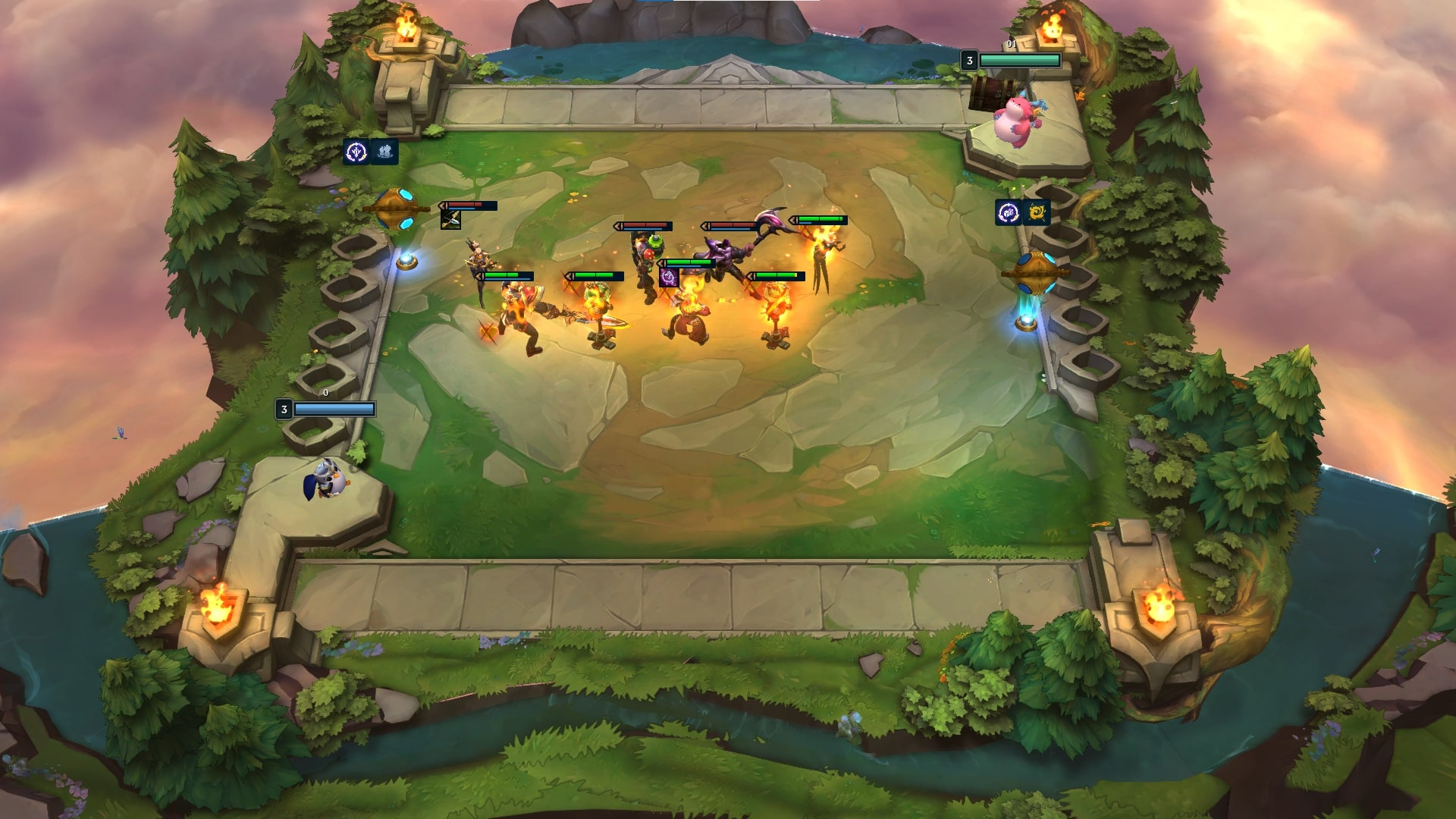The height and width of the screenshot is (819, 1456).
Task: Inspect the recurve bow item icon
Action: click(x=450, y=220)
